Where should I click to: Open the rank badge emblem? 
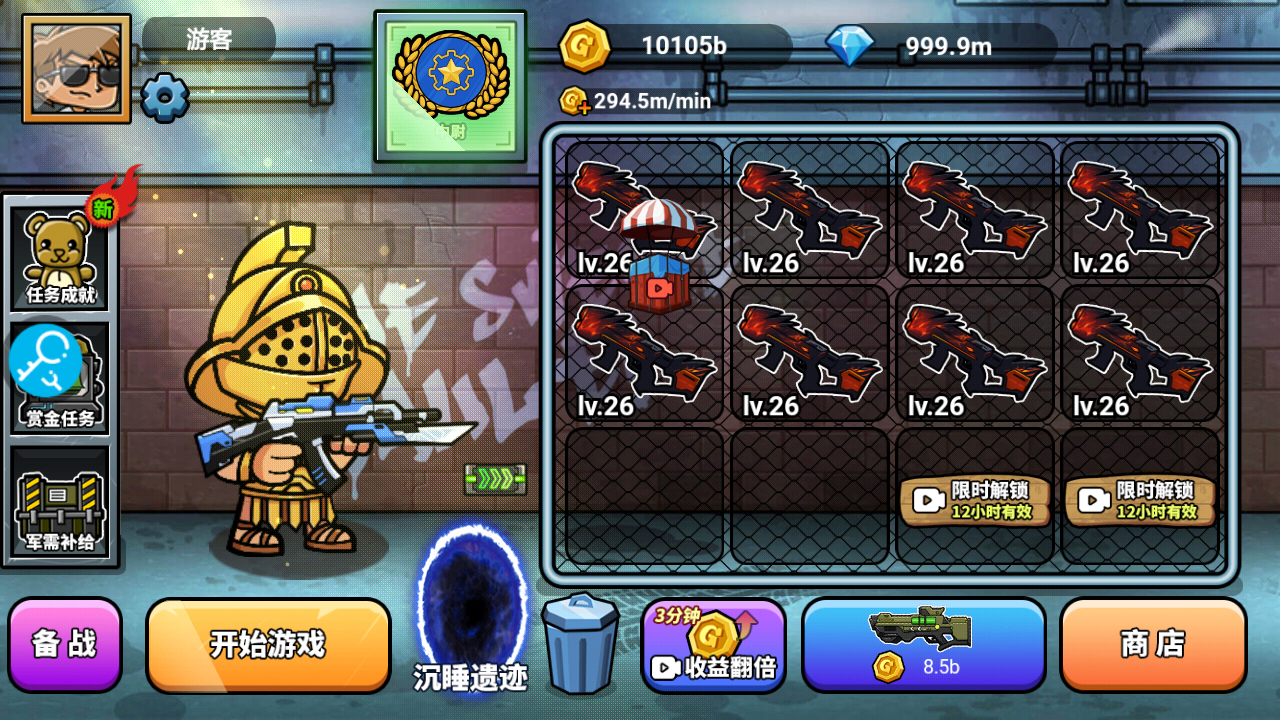pos(450,85)
